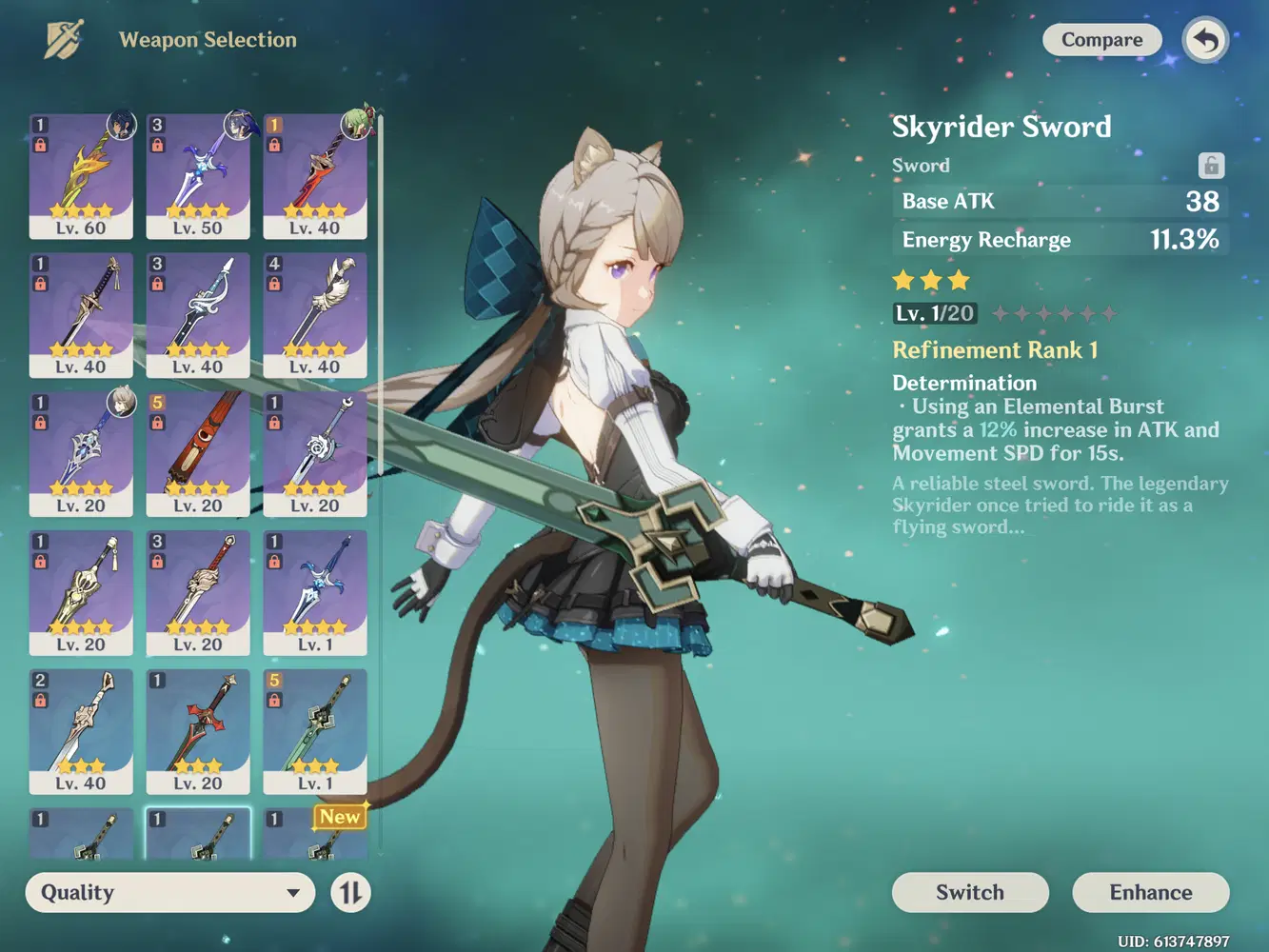Select the four-star blue Lv. 1 sword
Screen dimensions: 1269x952
pyautogui.click(x=315, y=592)
